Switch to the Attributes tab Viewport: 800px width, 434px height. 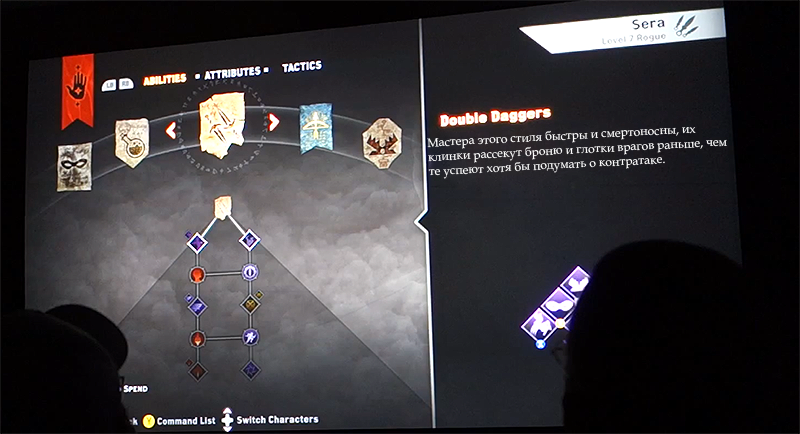pos(233,73)
